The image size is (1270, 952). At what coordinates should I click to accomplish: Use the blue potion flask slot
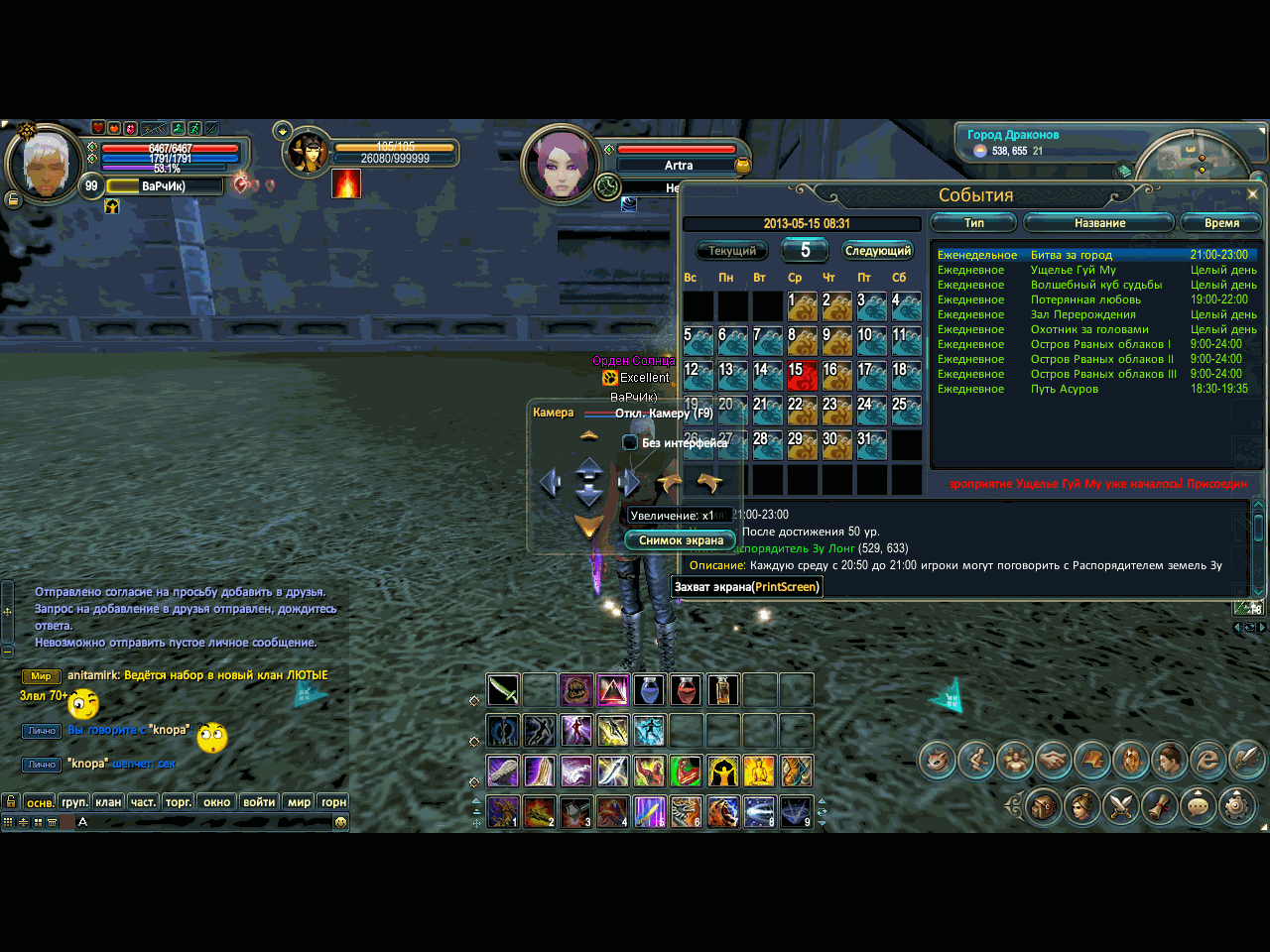[649, 689]
